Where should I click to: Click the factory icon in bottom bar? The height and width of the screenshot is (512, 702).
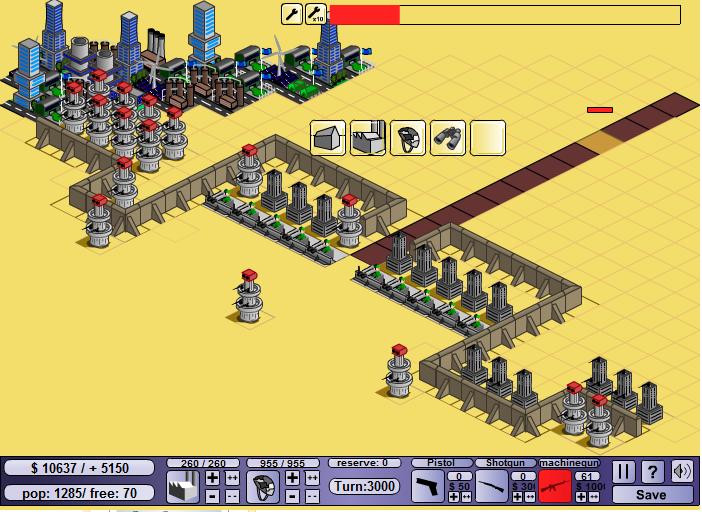tap(183, 487)
